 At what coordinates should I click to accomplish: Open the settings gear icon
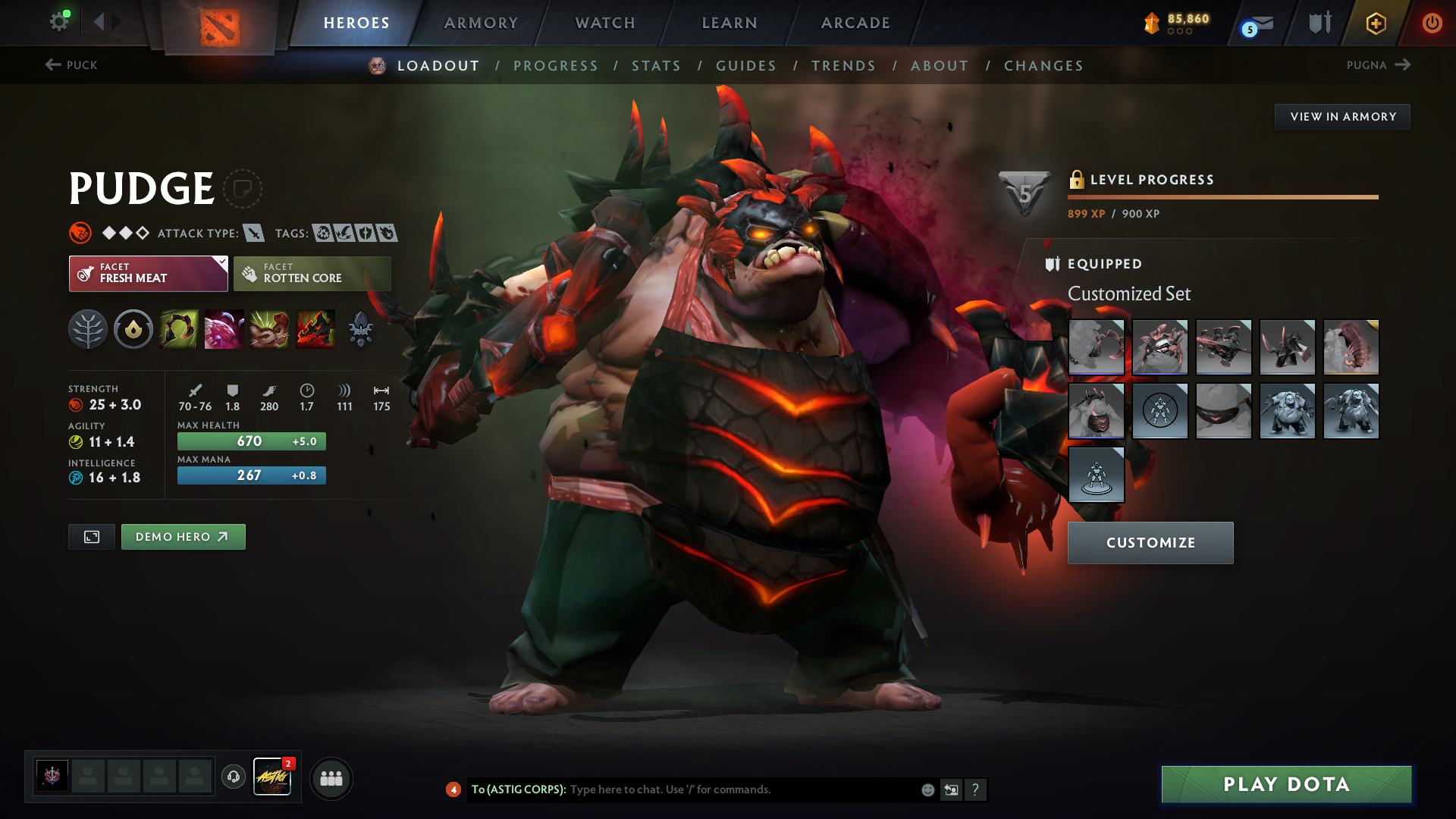click(x=58, y=21)
